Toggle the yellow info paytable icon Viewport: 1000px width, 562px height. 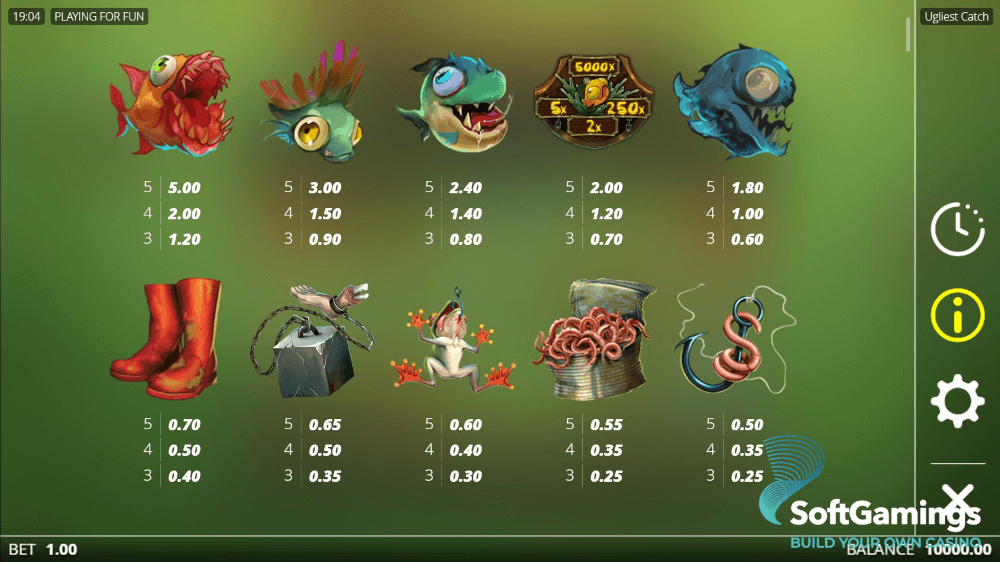point(957,315)
